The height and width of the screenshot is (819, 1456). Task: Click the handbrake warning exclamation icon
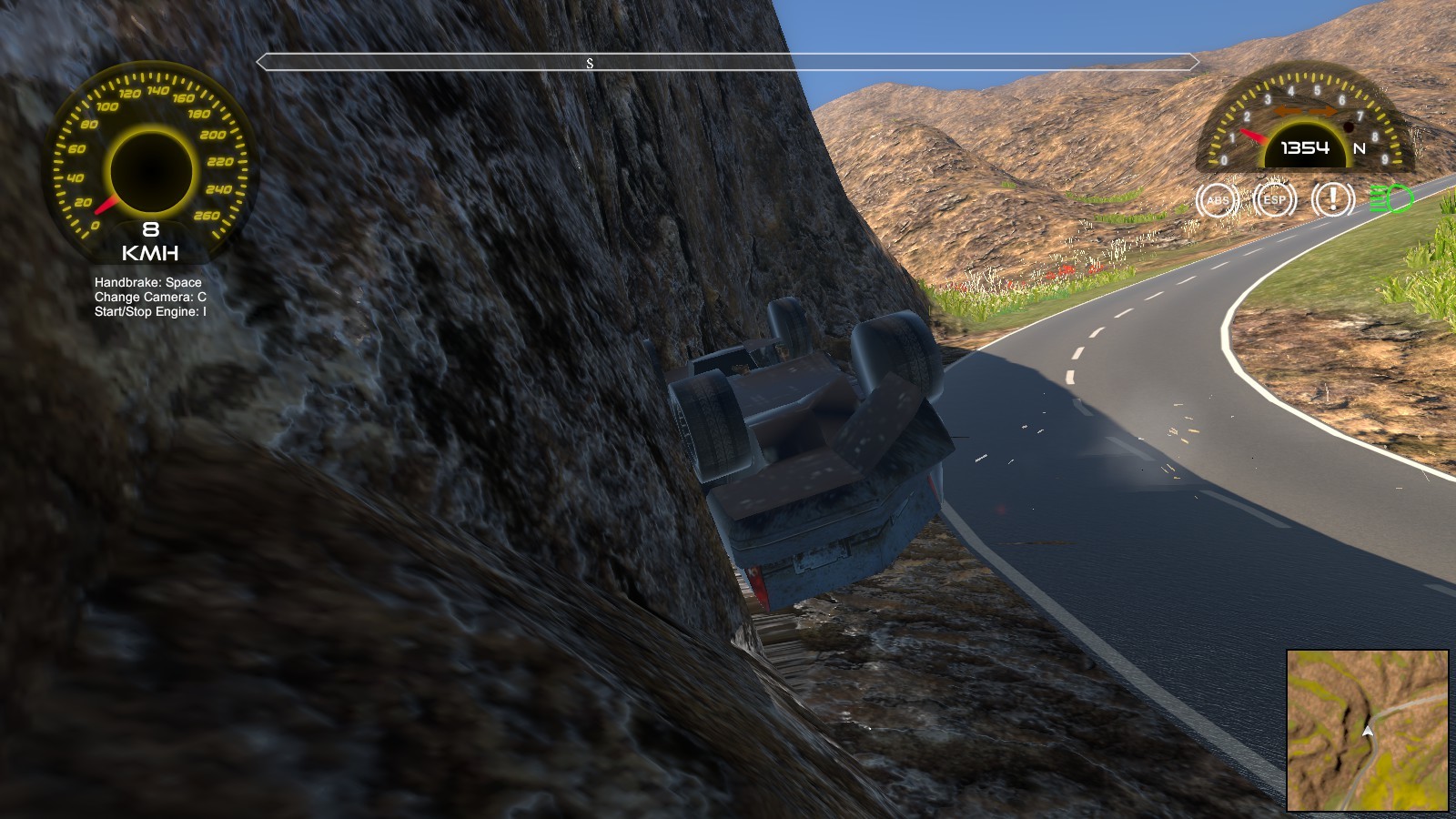(1332, 199)
